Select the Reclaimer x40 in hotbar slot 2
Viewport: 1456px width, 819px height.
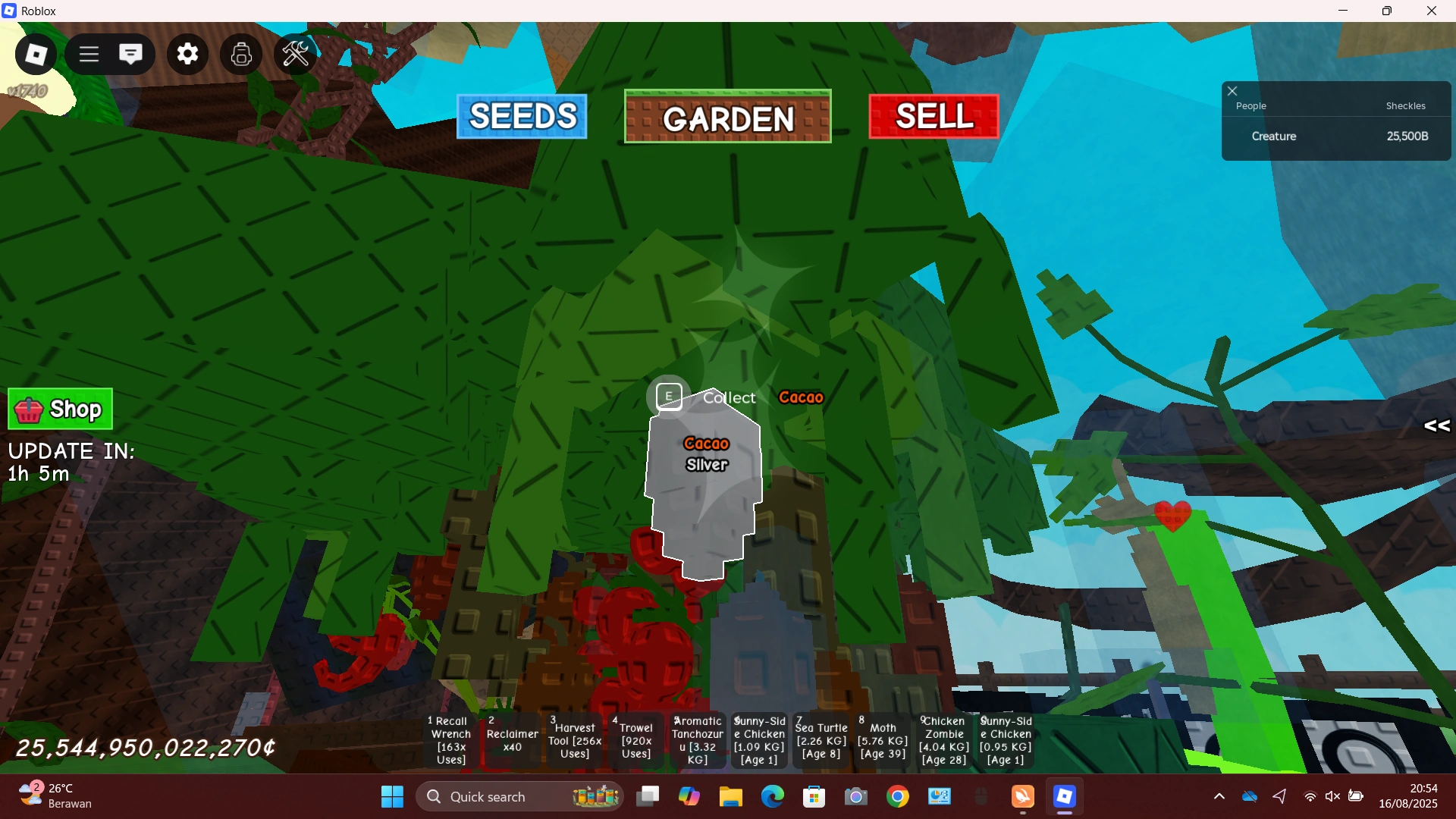pos(512,739)
